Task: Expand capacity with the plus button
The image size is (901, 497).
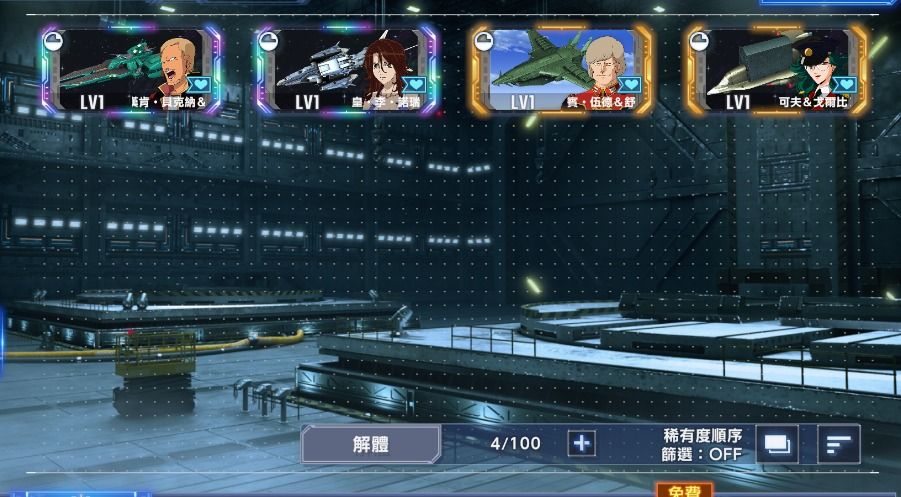Action: pos(581,444)
